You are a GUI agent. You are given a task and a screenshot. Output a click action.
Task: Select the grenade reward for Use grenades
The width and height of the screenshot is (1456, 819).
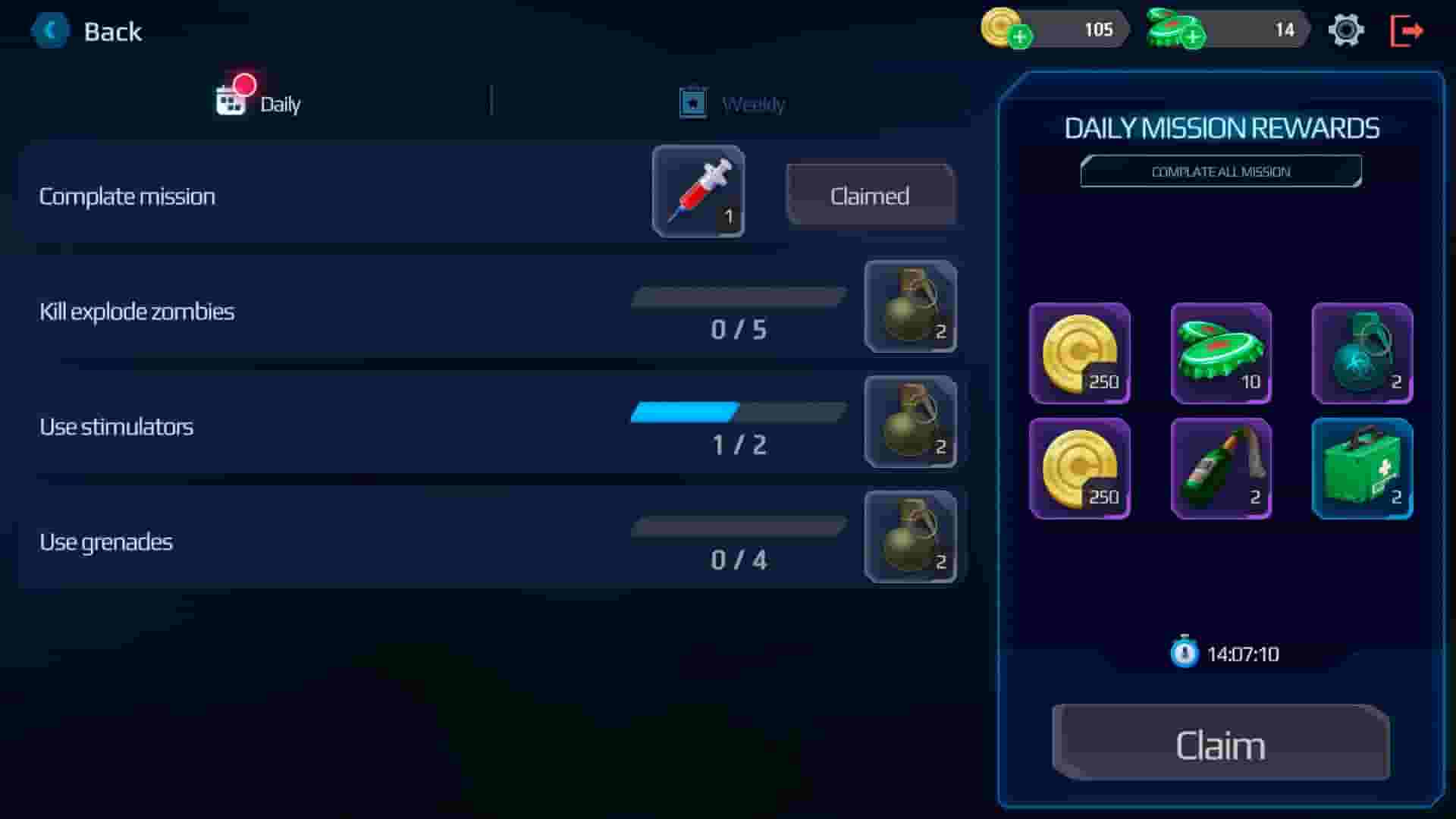(x=909, y=537)
